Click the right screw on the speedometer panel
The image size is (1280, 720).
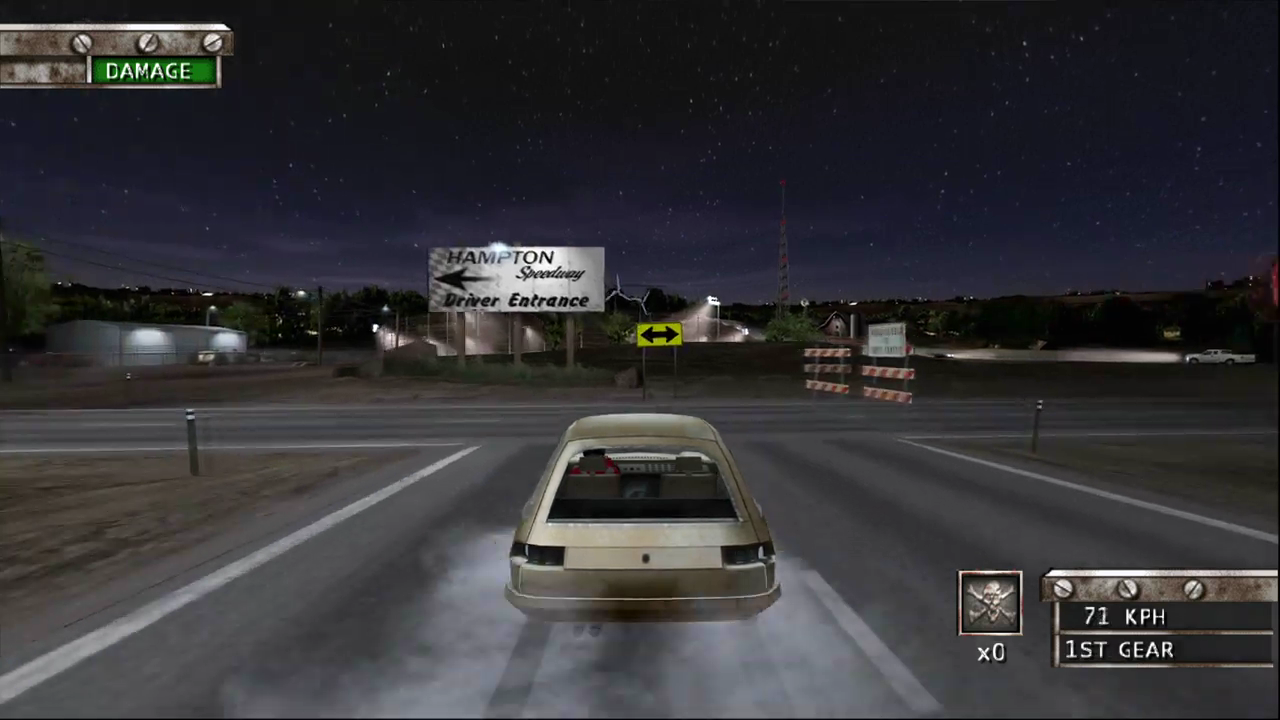pyautogui.click(x=1194, y=589)
